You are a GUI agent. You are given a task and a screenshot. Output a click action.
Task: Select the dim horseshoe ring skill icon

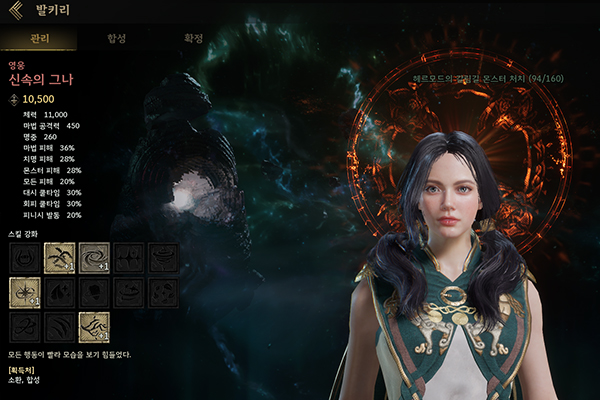tap(25, 257)
